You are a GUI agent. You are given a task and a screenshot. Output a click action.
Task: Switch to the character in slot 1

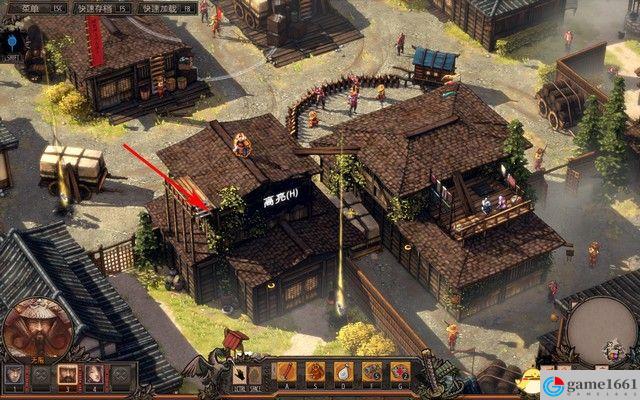(14, 375)
